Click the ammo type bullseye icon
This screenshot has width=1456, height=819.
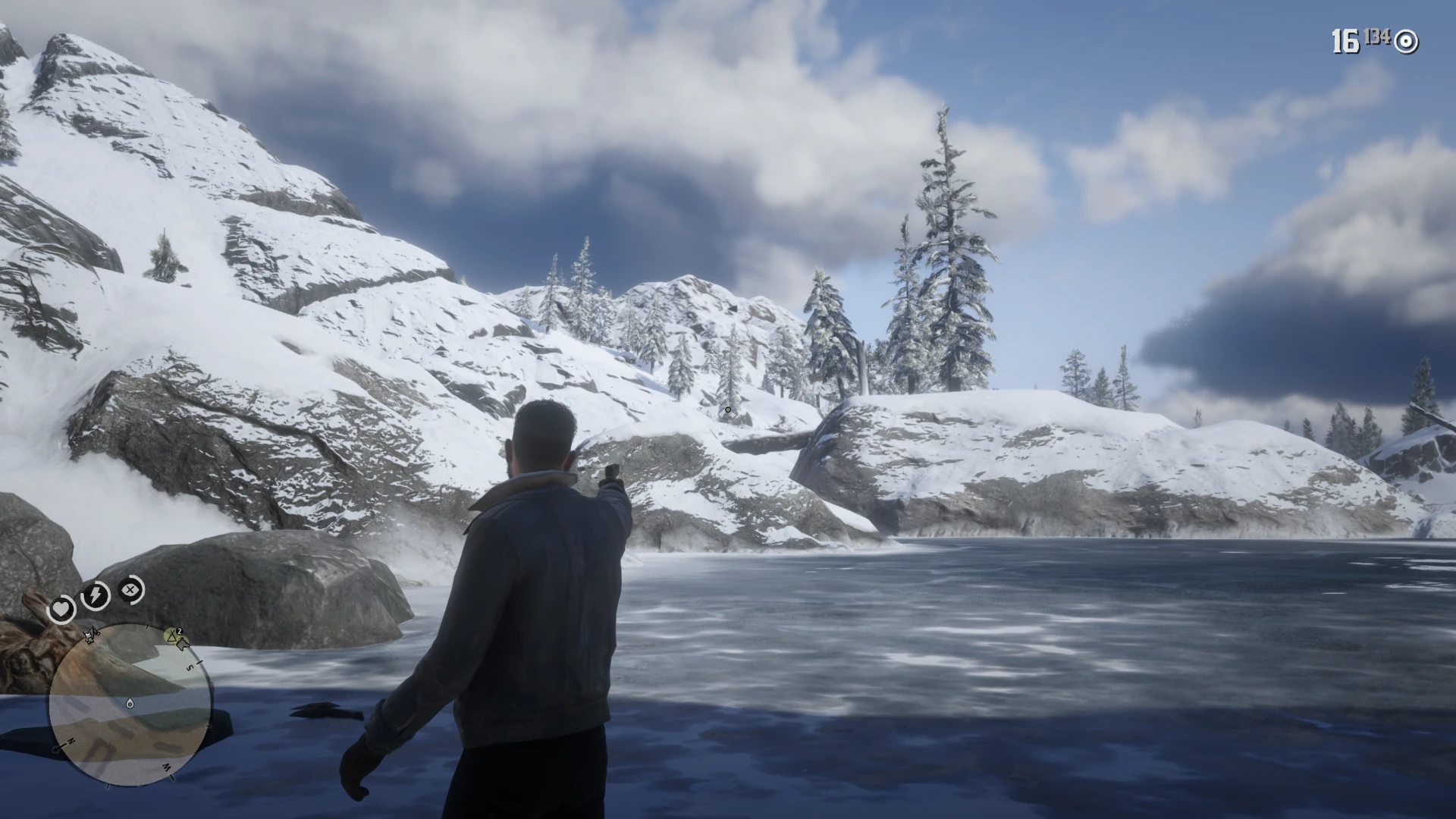tap(1406, 42)
